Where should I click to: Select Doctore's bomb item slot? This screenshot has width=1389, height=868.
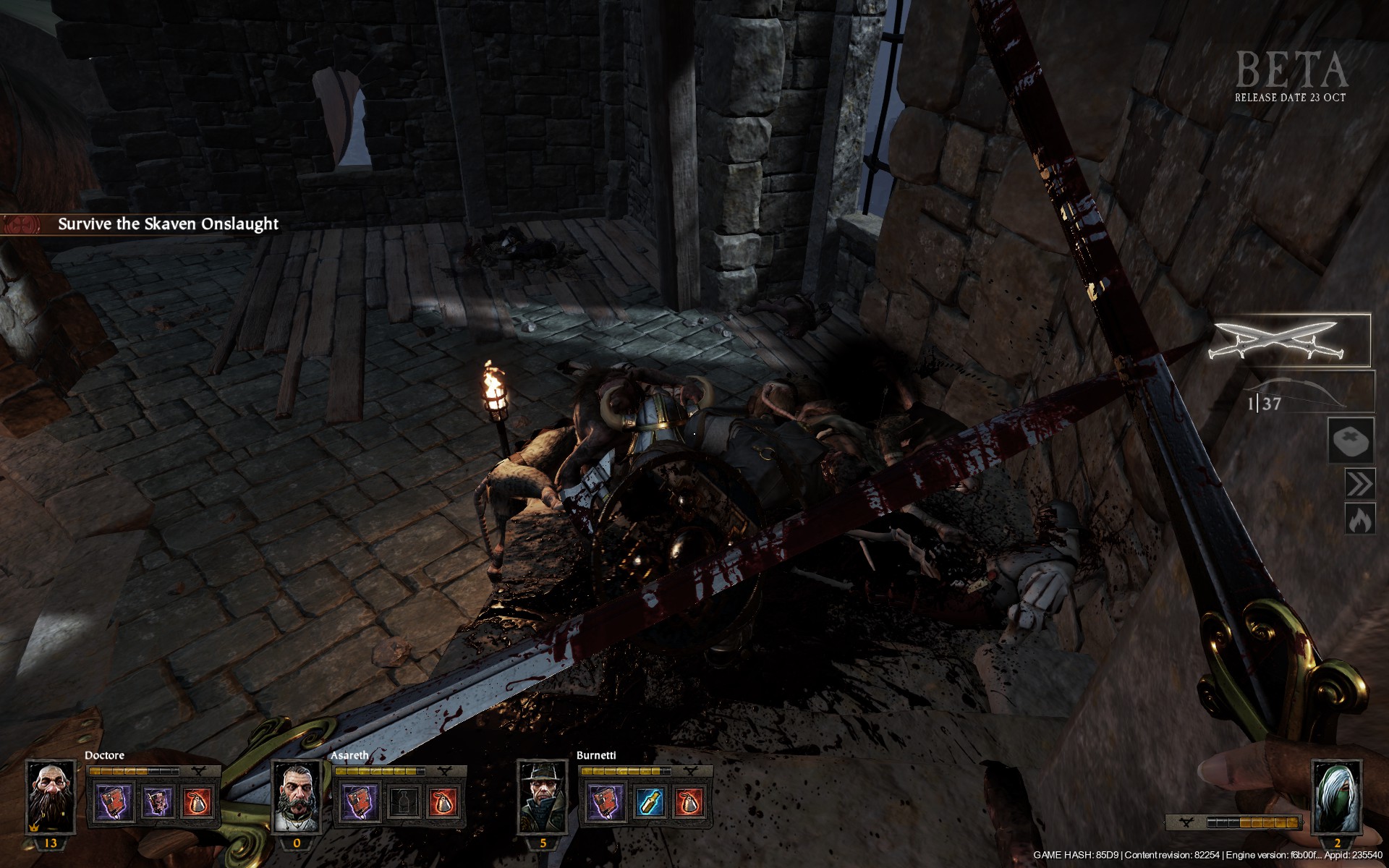(x=198, y=803)
